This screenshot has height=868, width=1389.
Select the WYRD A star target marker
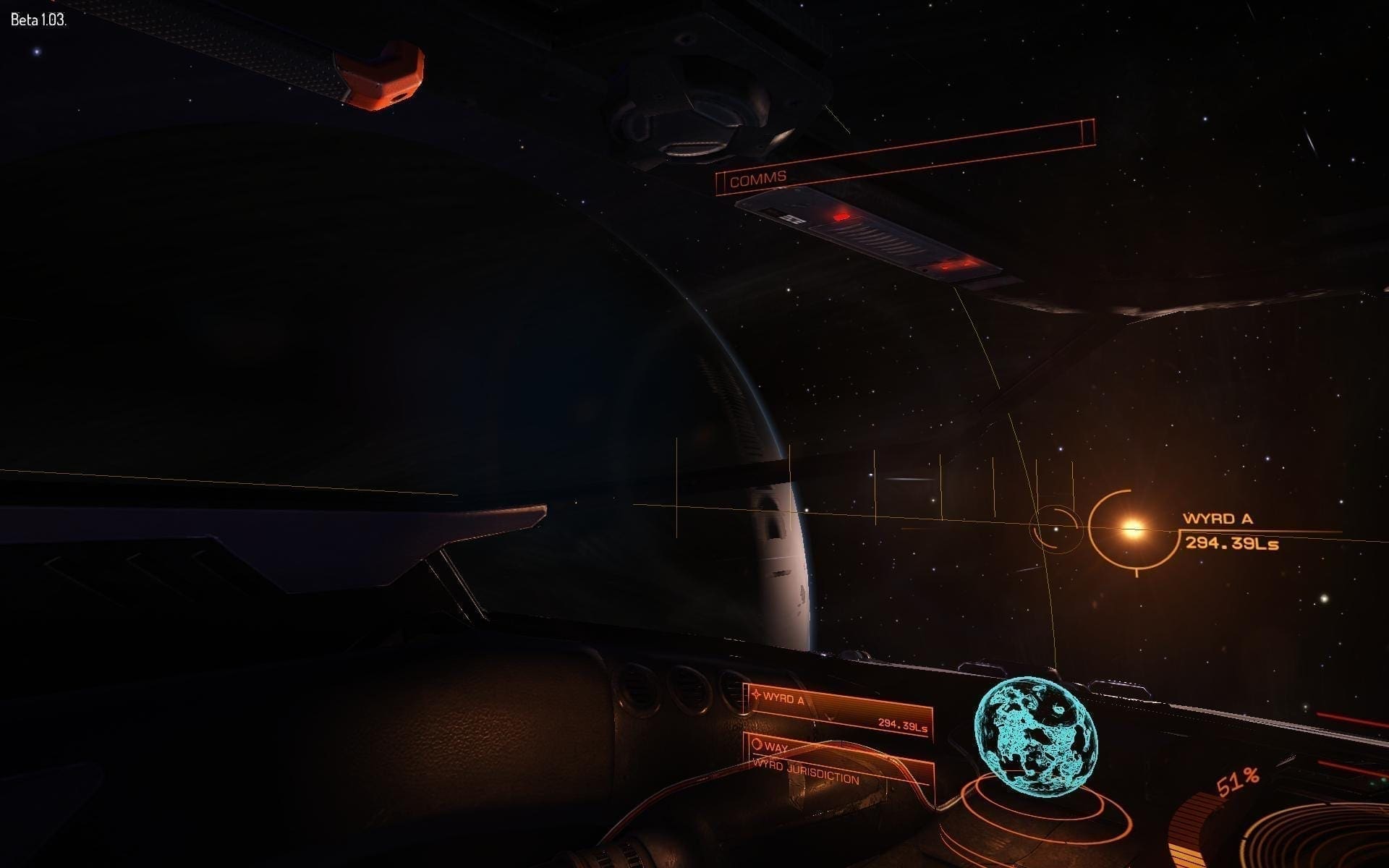tap(1131, 530)
